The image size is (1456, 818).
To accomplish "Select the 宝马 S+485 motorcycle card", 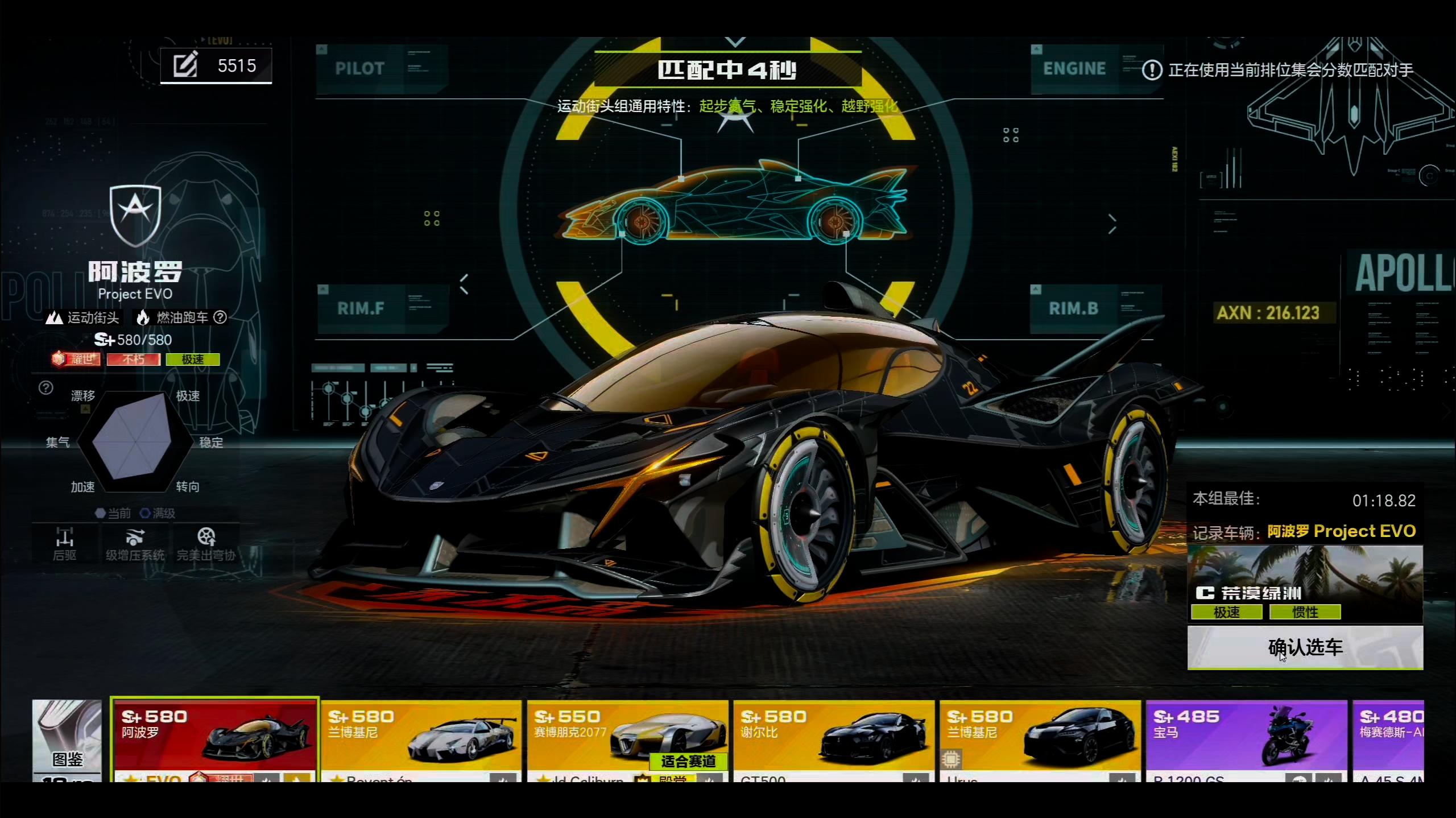I will (1246, 738).
